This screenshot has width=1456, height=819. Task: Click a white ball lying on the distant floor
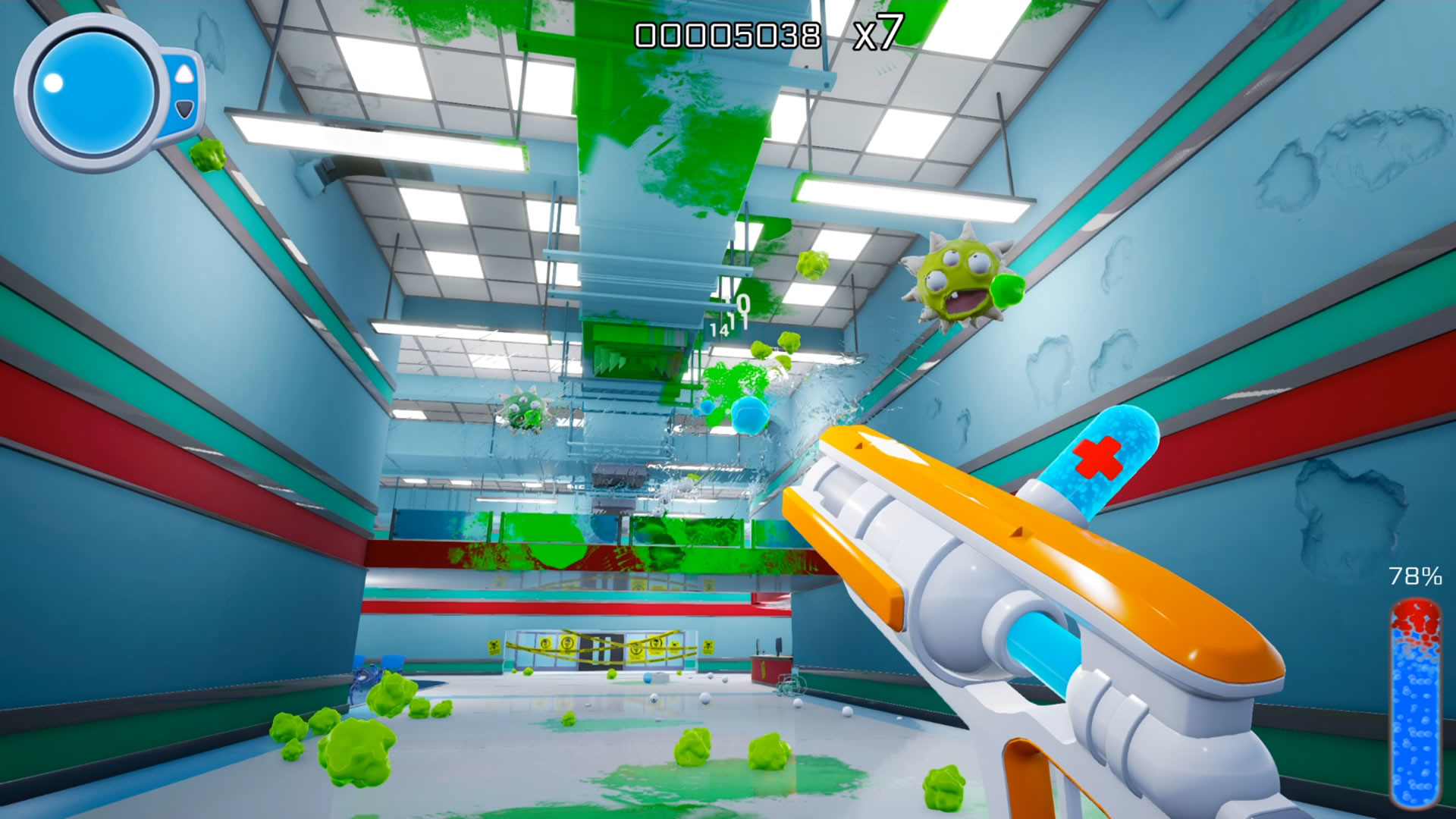pos(704,697)
